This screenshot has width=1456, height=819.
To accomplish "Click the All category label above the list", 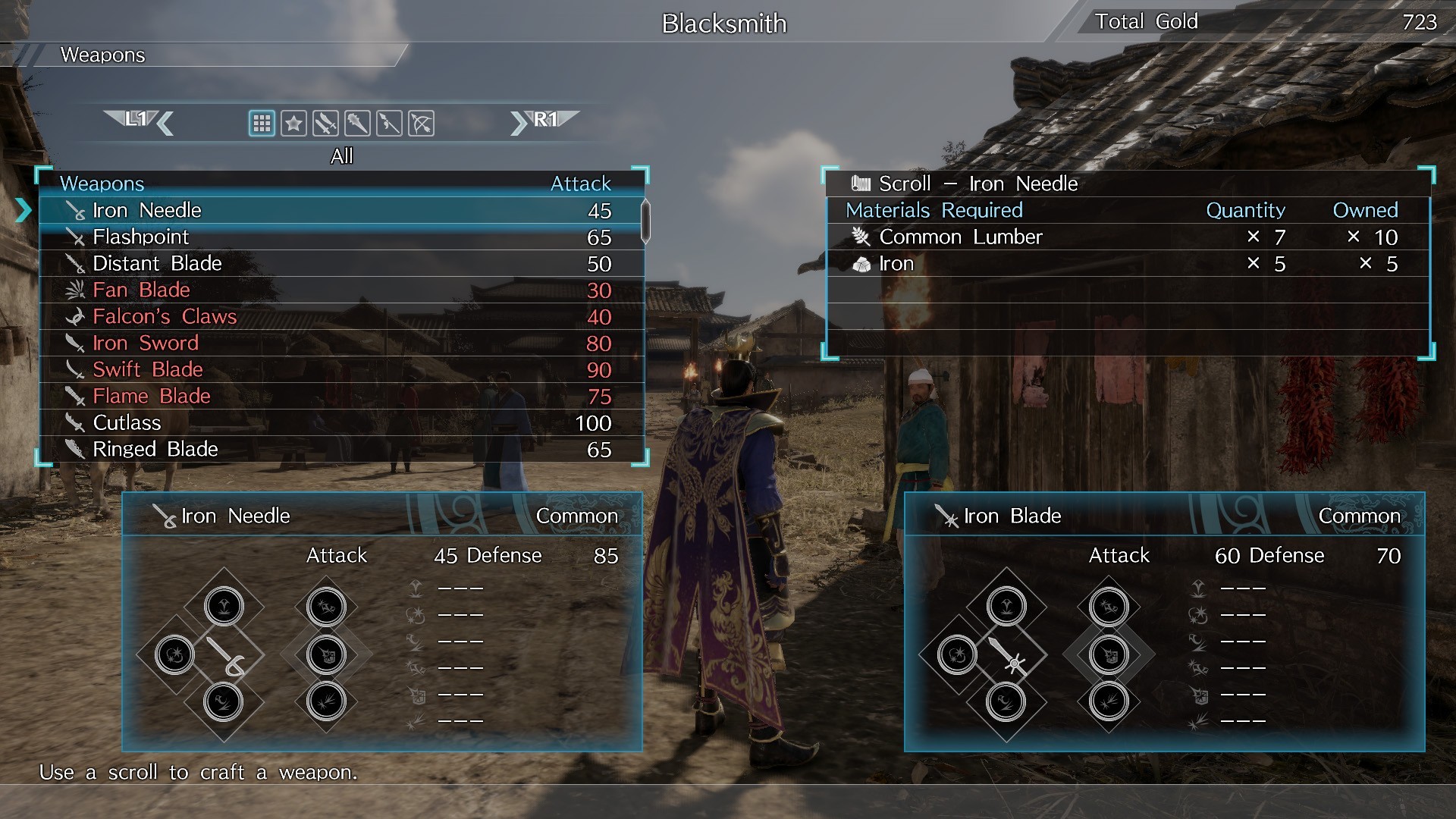I will [x=343, y=156].
